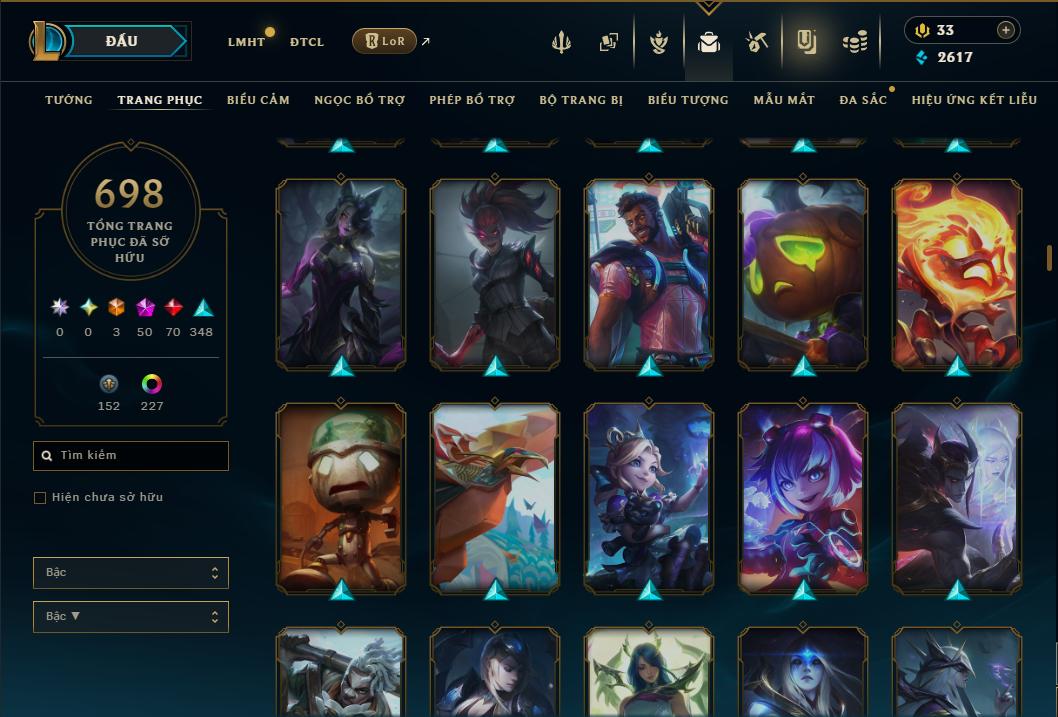The width and height of the screenshot is (1058, 717).
Task: Open the LoR launcher link
Action: pyautogui.click(x=385, y=41)
